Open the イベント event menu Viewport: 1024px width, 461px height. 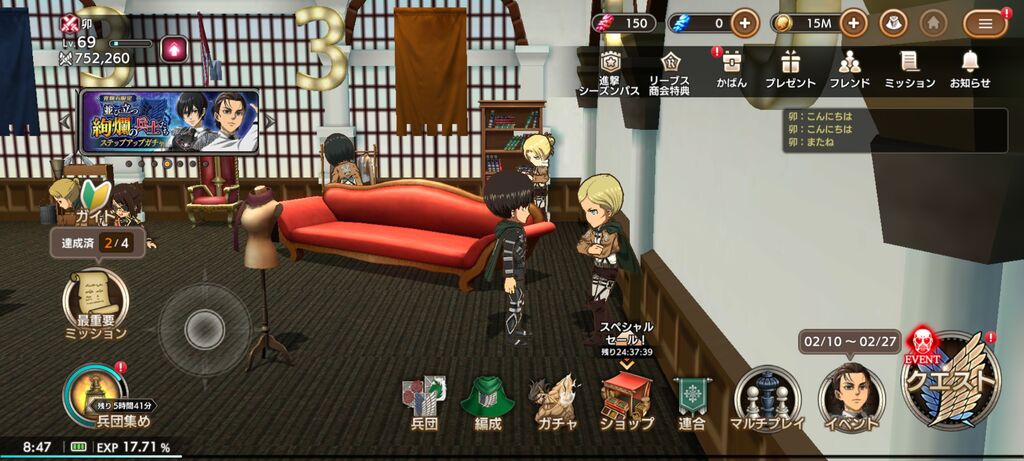click(x=850, y=398)
